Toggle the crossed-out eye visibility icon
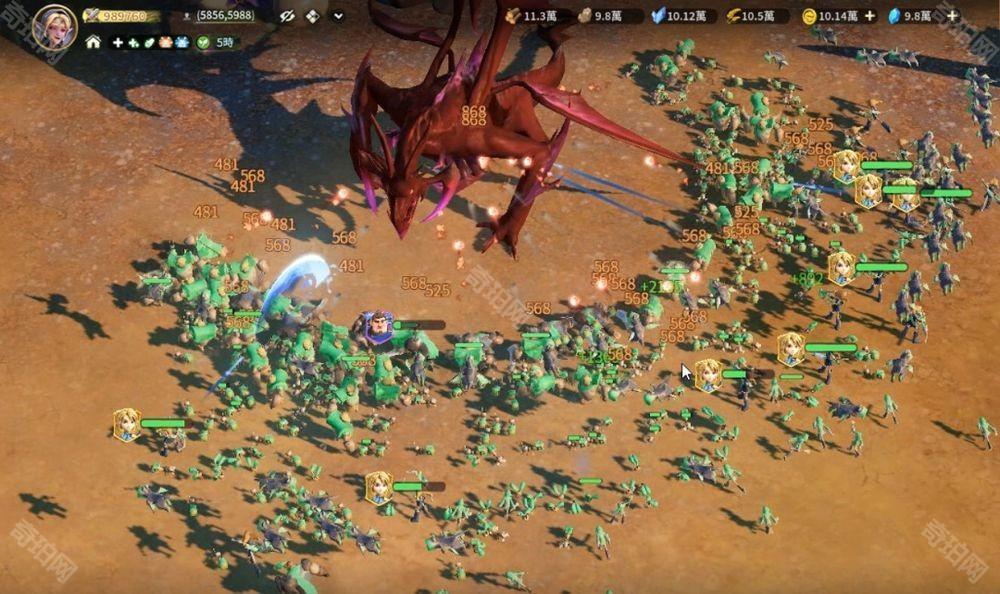The width and height of the screenshot is (1000, 594). tap(287, 16)
